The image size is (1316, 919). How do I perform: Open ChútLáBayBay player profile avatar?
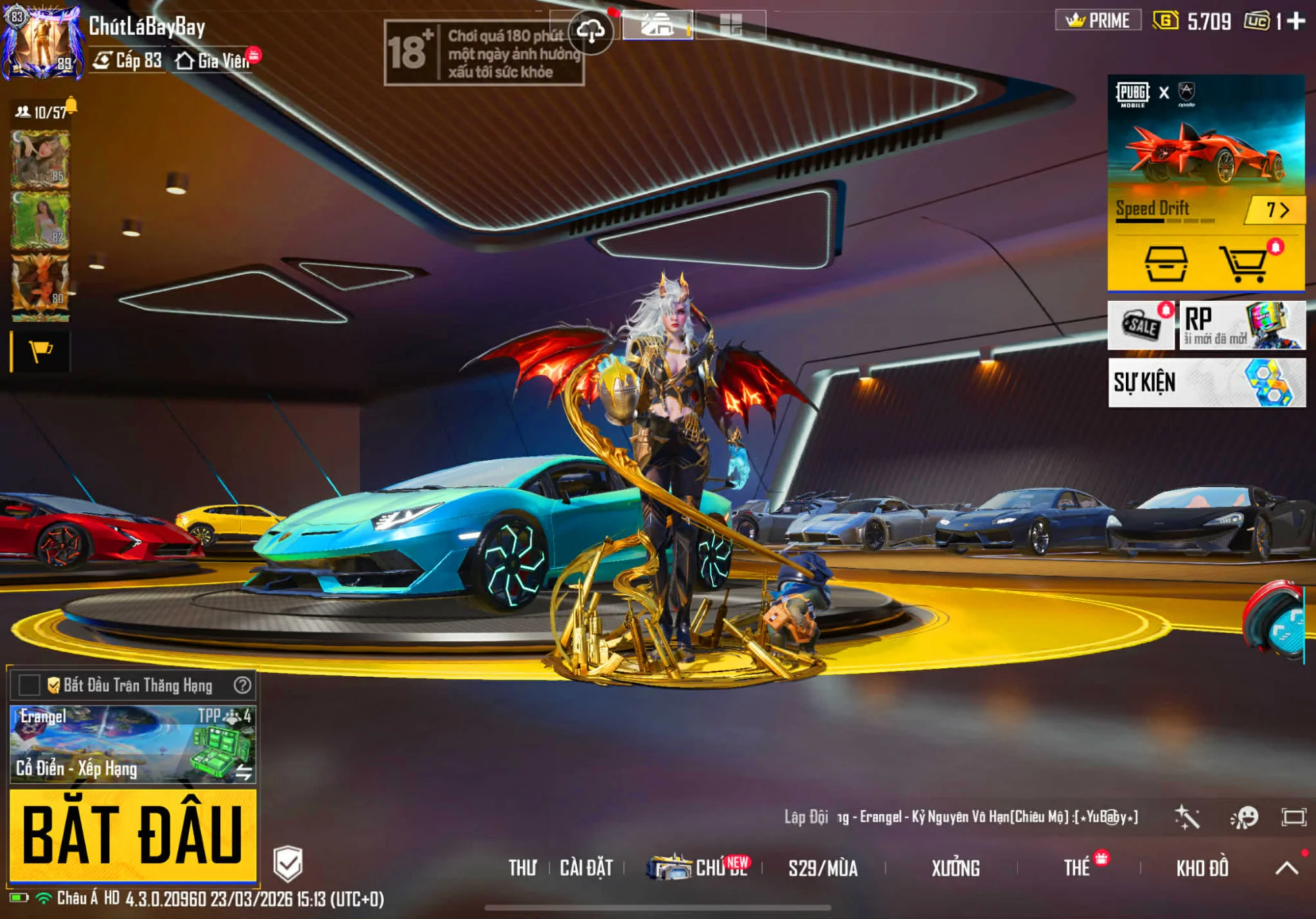tap(43, 41)
